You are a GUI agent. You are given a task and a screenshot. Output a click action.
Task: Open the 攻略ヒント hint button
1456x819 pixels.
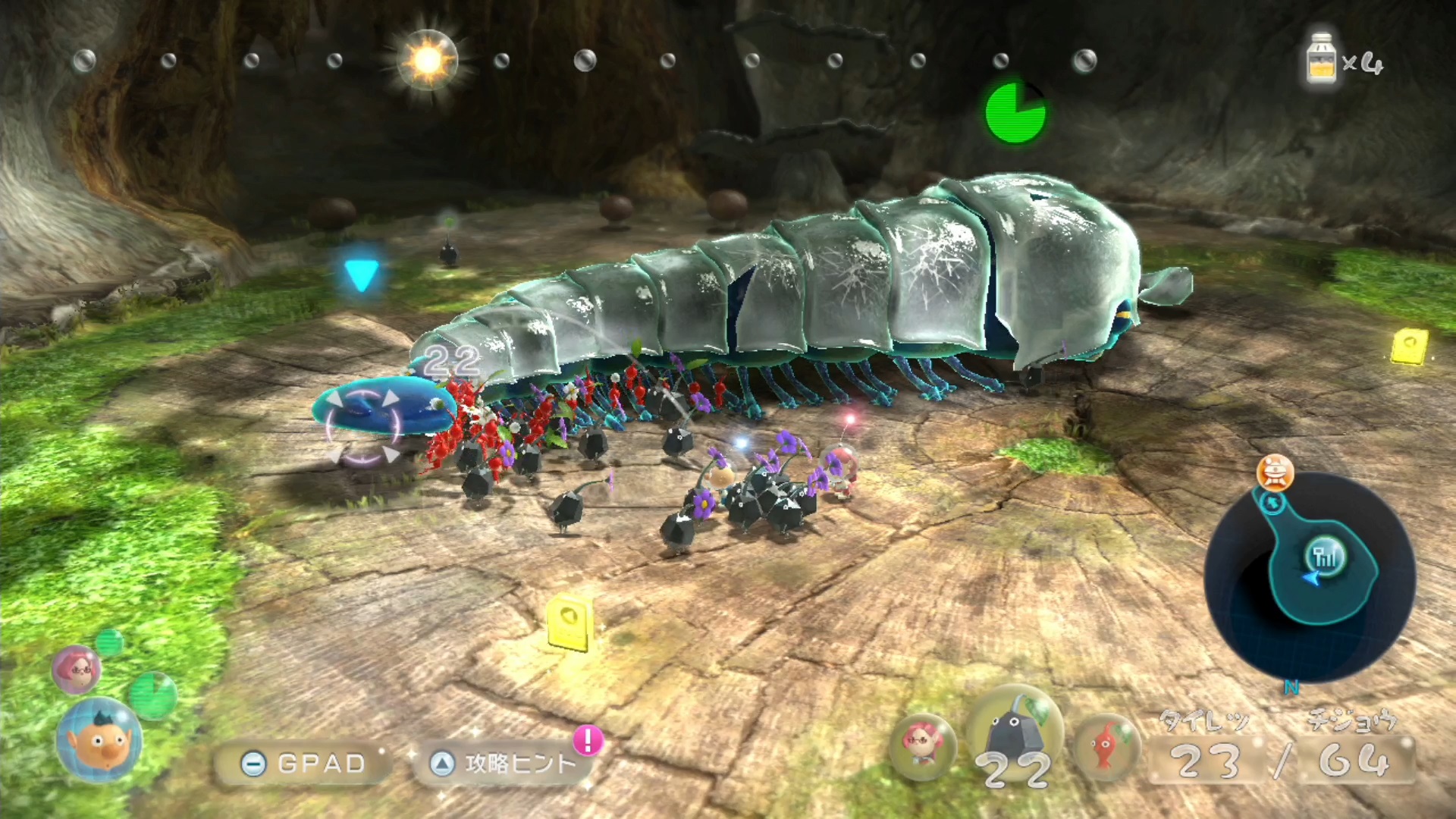504,763
